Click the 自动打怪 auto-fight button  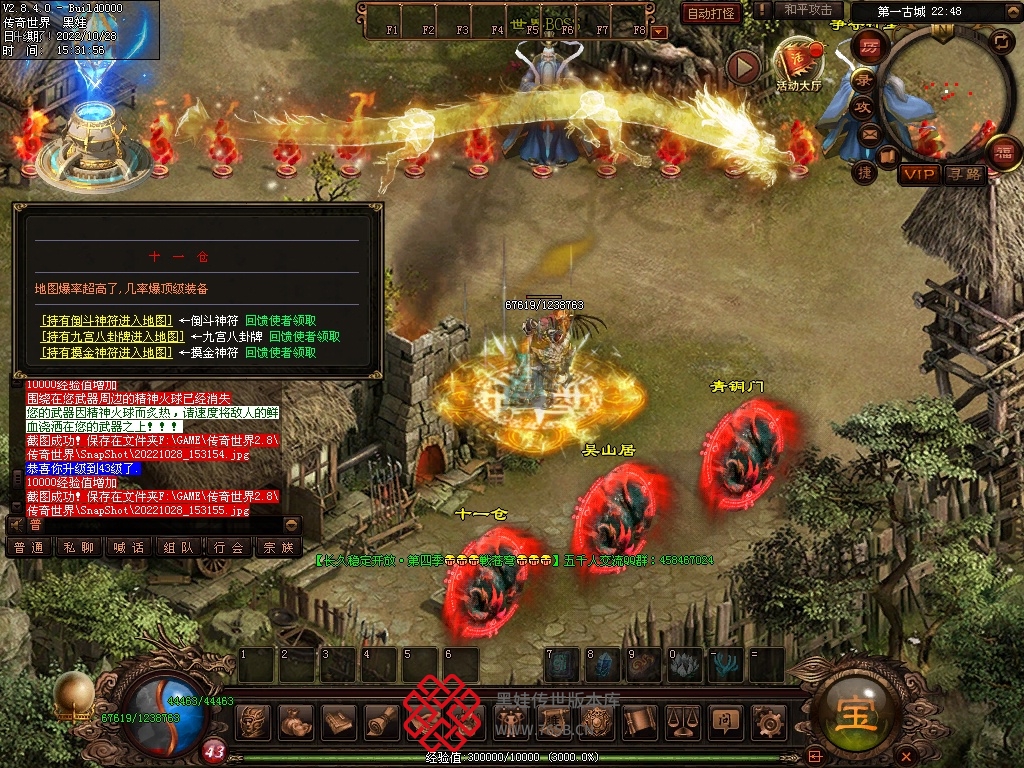[x=711, y=13]
